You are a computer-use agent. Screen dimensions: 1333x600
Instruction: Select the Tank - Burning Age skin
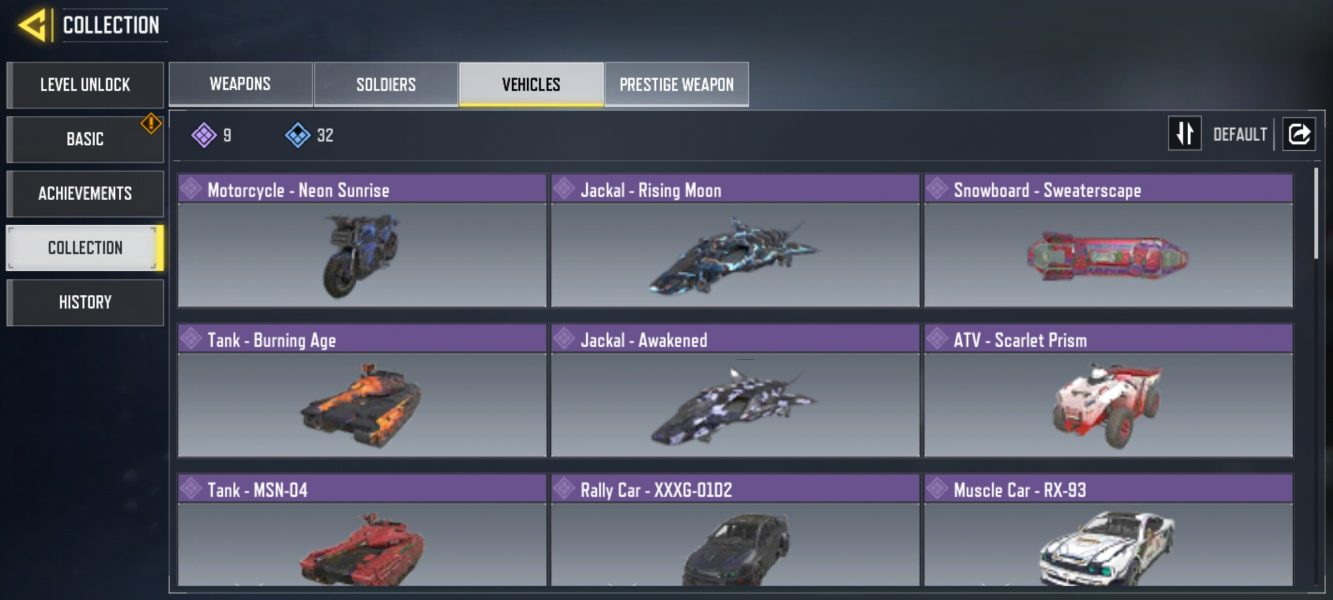362,391
